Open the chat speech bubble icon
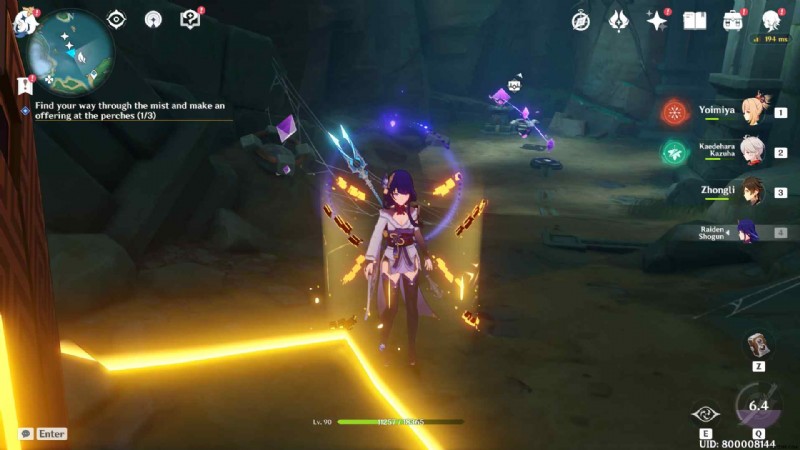The image size is (800, 450). [x=25, y=434]
